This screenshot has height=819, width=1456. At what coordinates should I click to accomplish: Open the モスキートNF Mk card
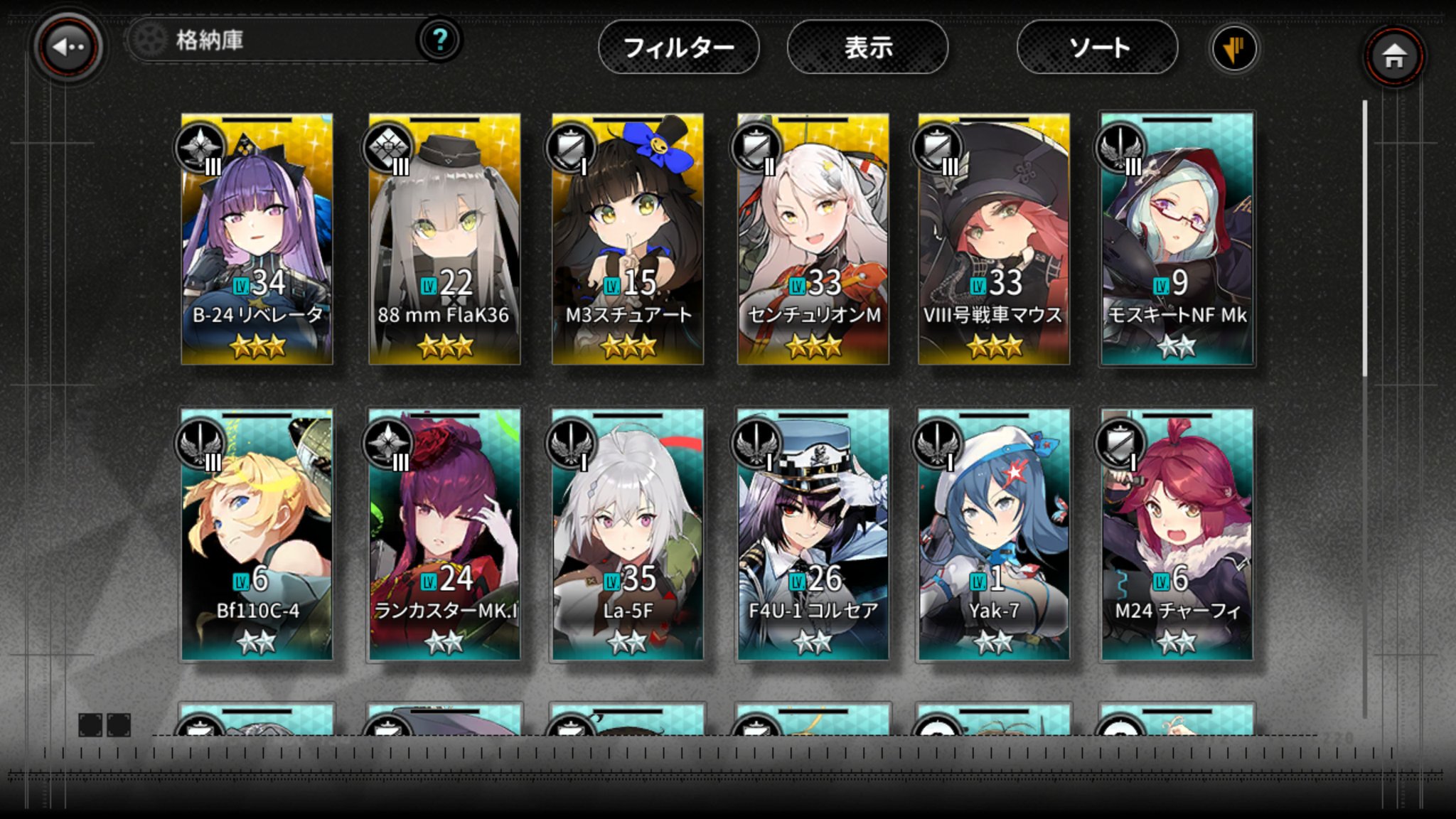pyautogui.click(x=1177, y=239)
